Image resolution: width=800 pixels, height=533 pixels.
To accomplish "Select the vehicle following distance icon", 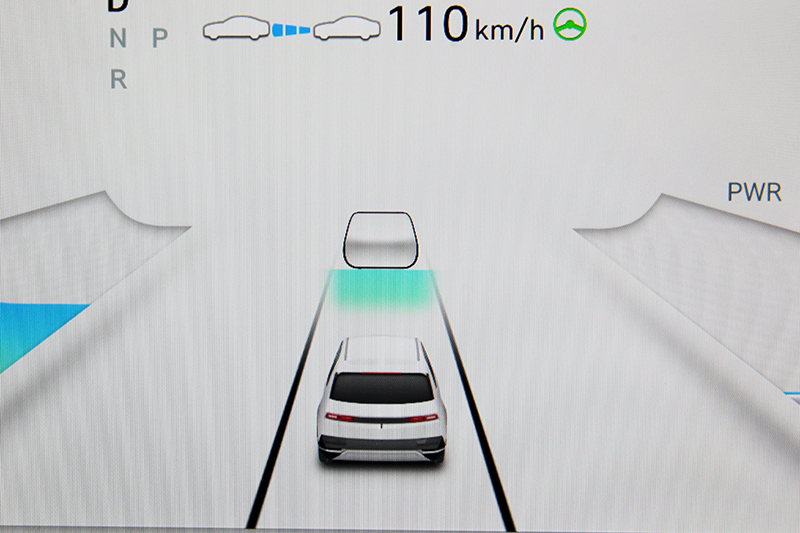I will point(290,29).
